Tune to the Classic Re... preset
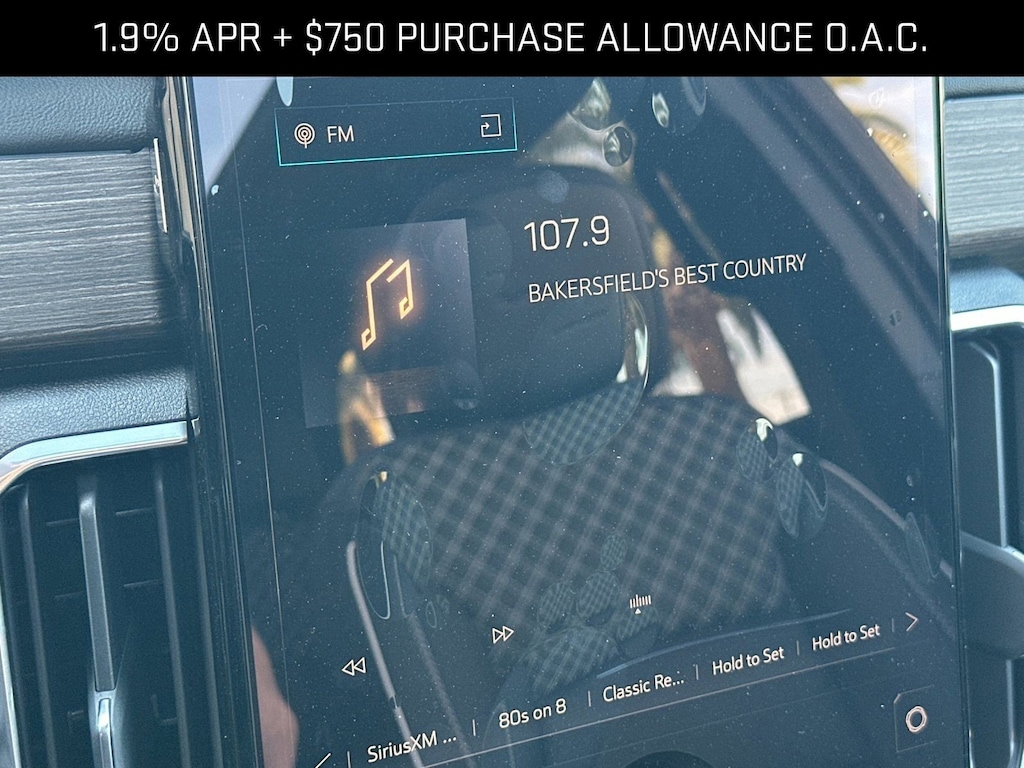Viewport: 1024px width, 768px height. 644,687
